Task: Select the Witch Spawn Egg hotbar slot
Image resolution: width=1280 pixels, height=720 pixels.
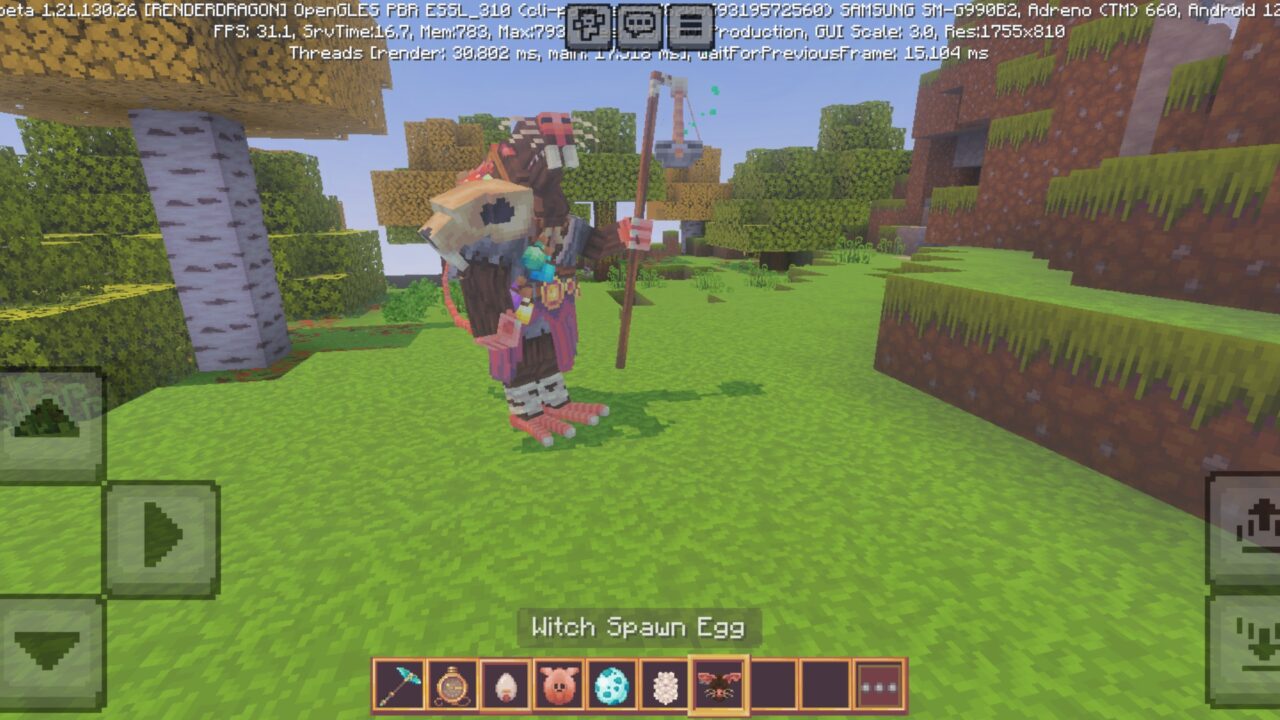Action: (717, 686)
